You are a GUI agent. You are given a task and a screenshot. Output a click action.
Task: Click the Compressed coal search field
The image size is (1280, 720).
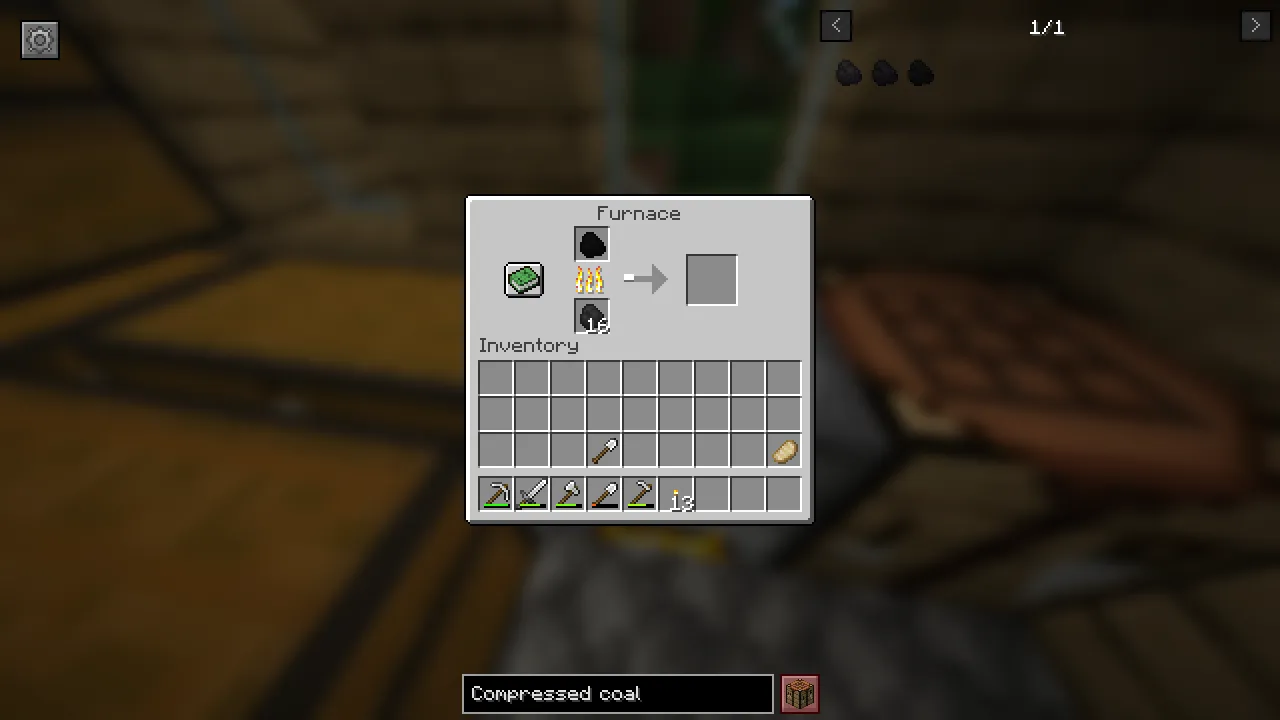(x=617, y=693)
